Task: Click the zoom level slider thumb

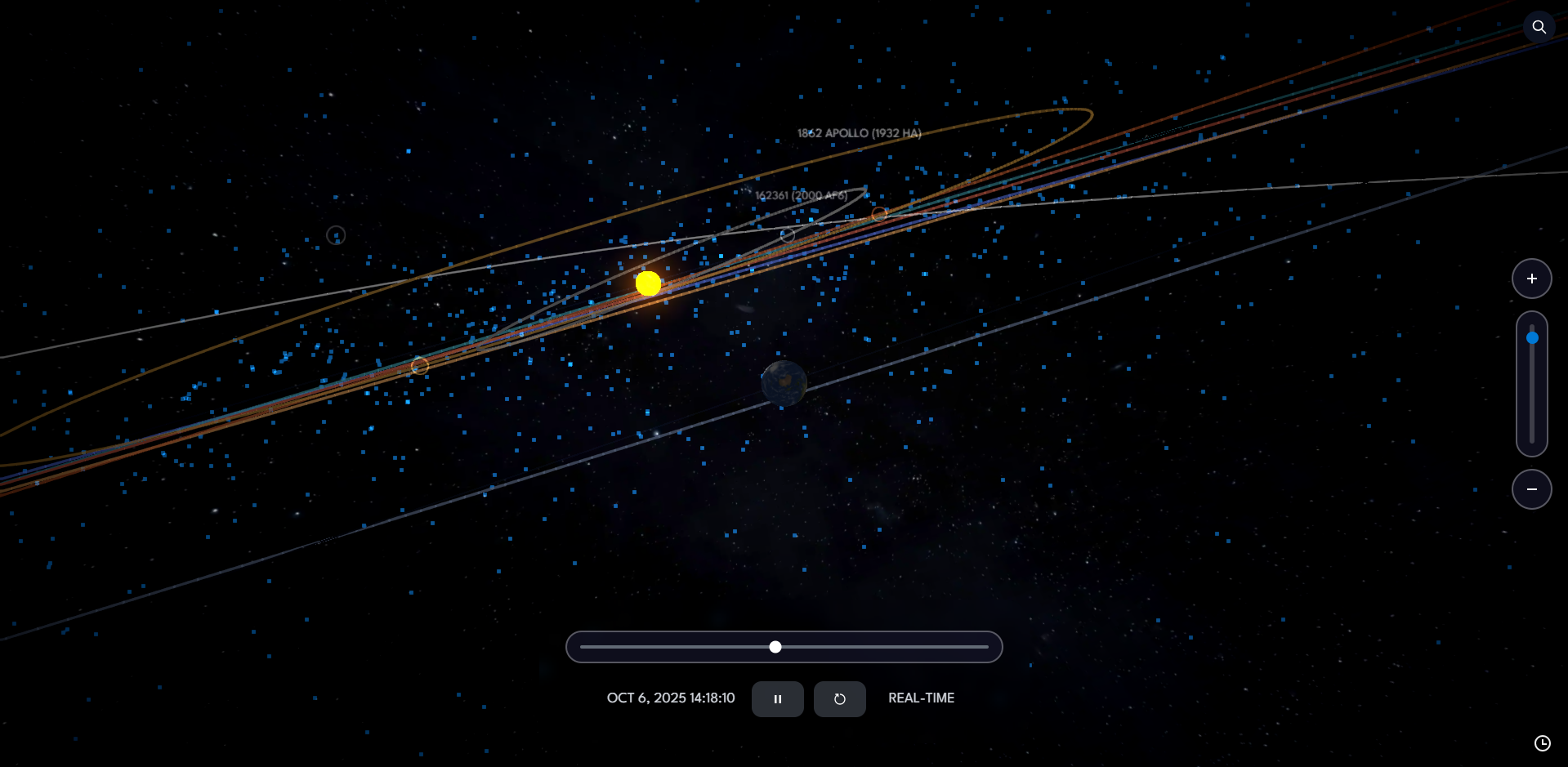Action: pyautogui.click(x=1532, y=337)
